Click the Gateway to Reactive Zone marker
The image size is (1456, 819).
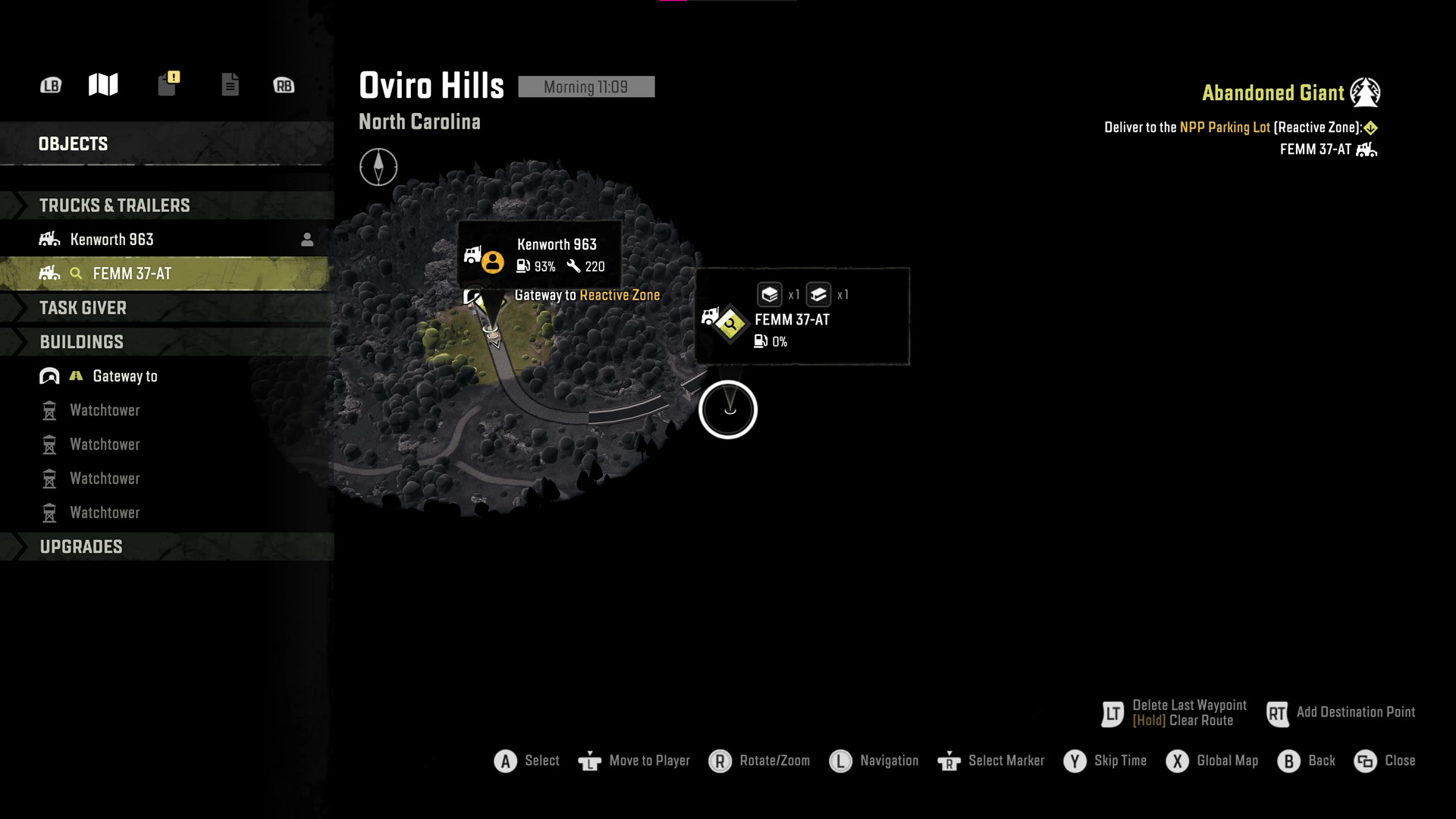pyautogui.click(x=476, y=297)
